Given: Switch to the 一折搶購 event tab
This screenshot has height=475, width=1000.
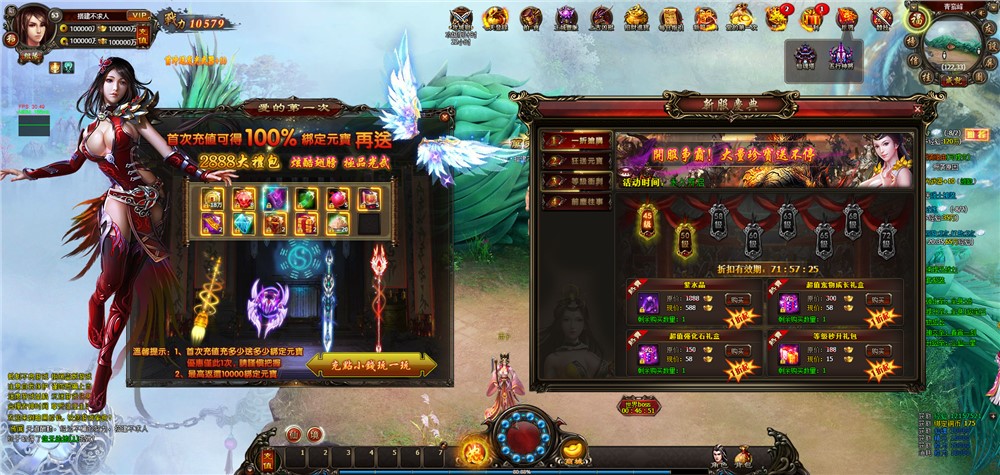Looking at the screenshot, I should pos(575,141).
